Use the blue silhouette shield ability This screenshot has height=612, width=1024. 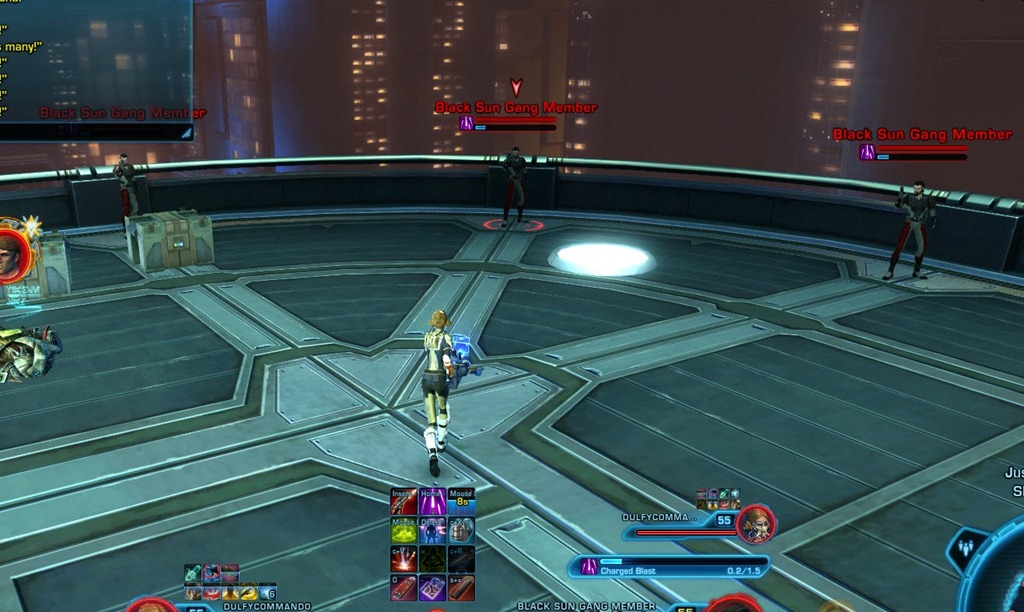(x=432, y=530)
